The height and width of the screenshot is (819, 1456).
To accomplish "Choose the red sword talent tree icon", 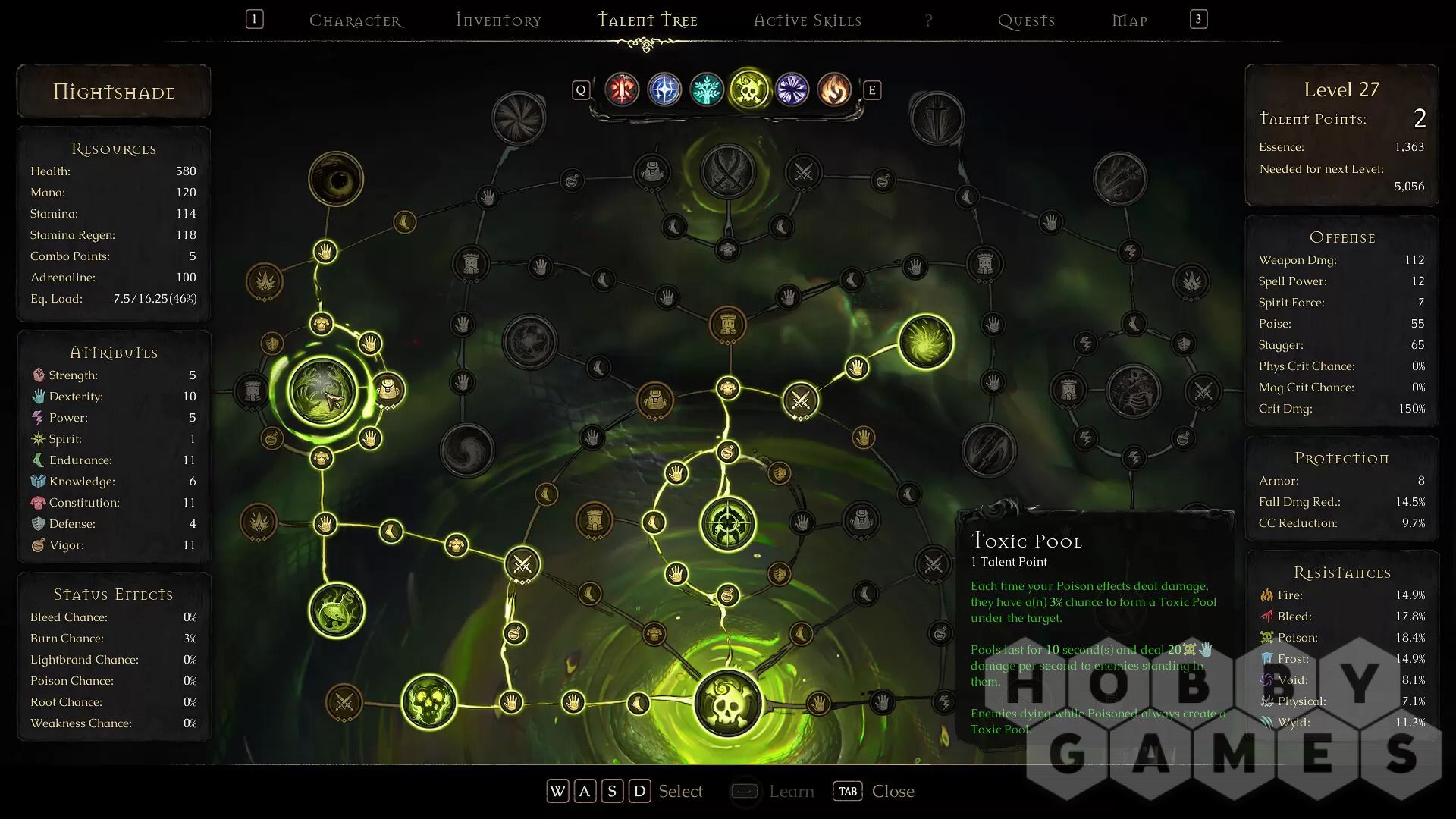I will click(x=622, y=90).
